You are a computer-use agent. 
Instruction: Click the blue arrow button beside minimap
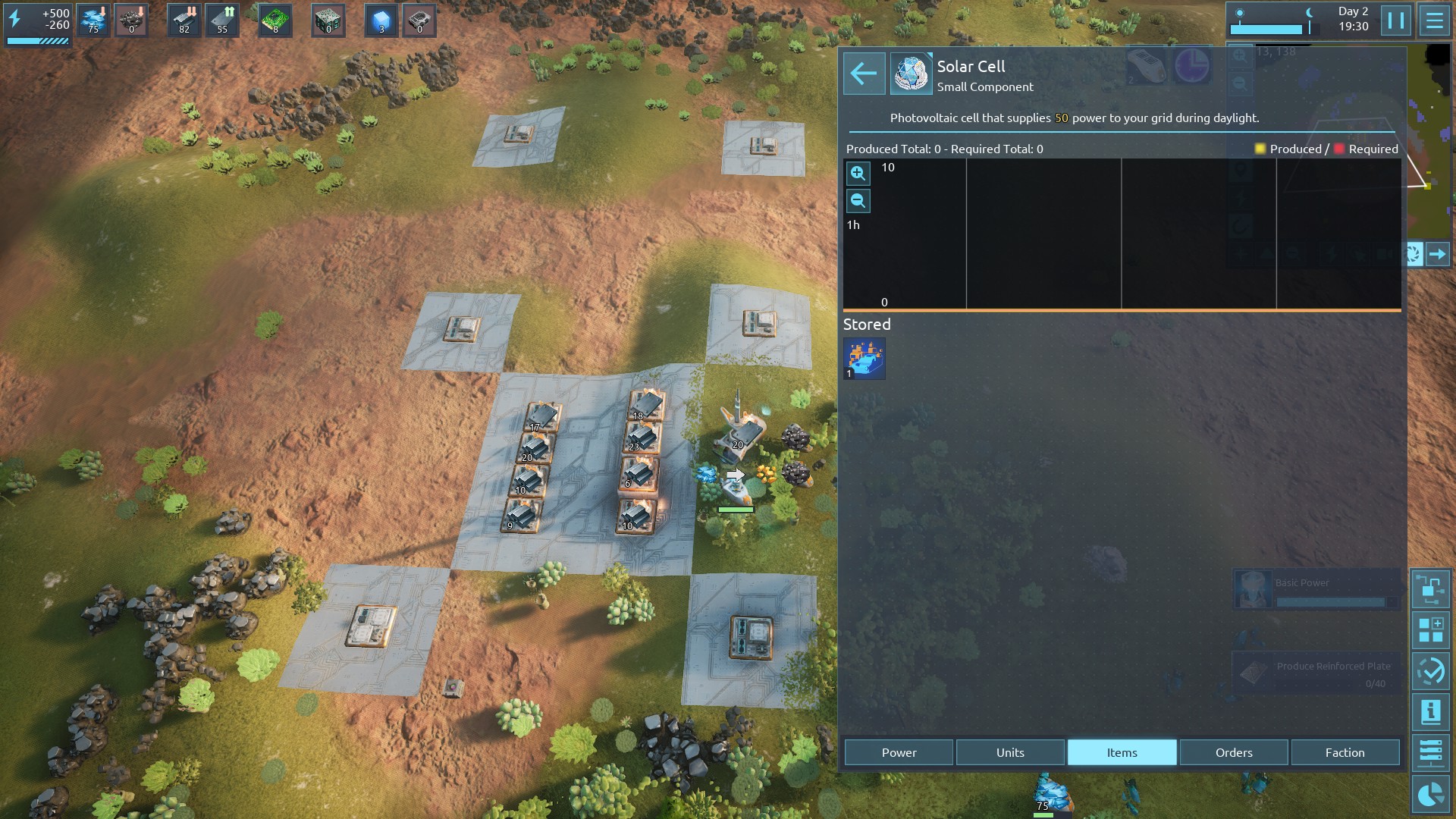coord(1437,254)
